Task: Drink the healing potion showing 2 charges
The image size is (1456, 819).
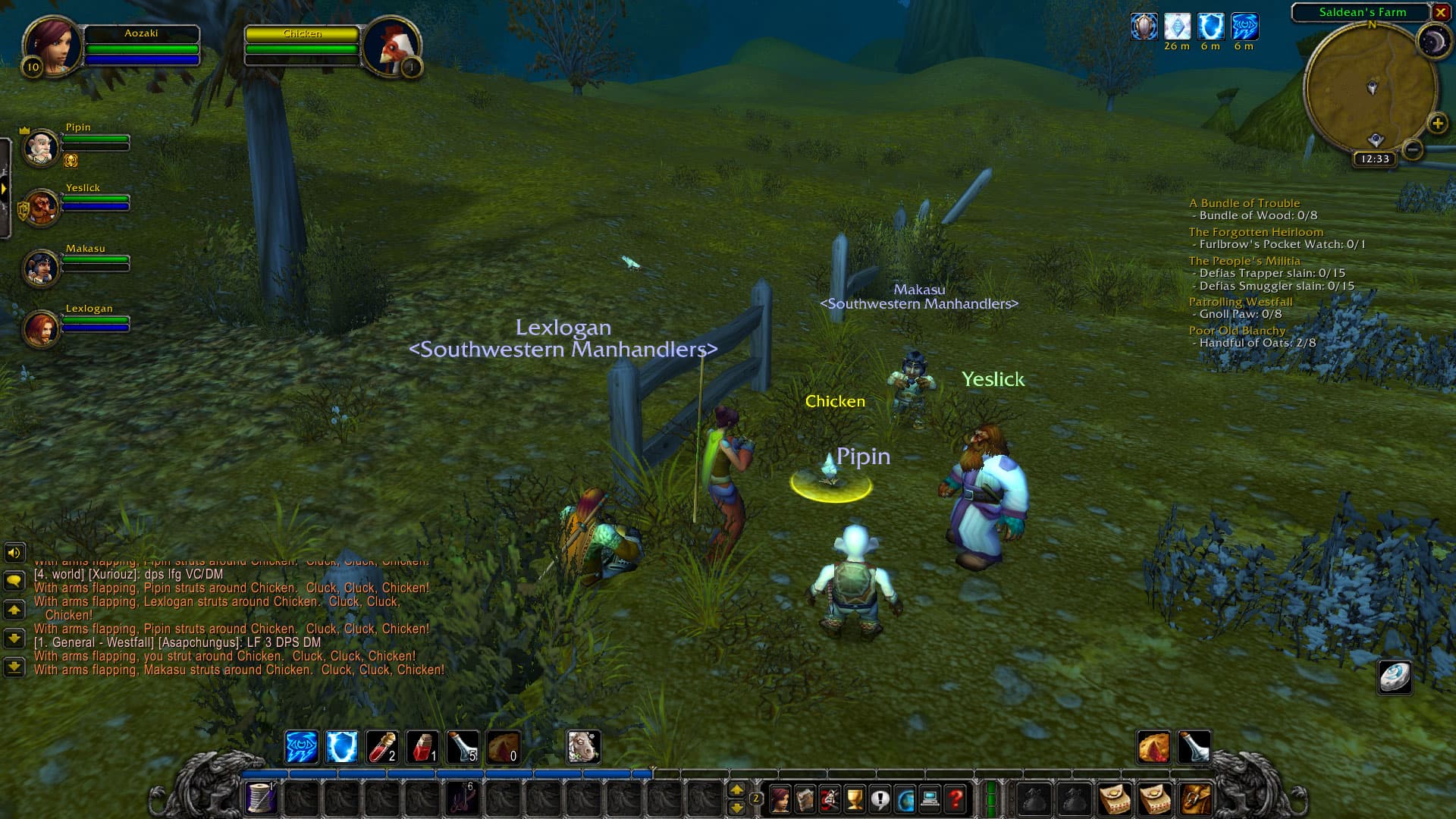Action: tap(381, 747)
